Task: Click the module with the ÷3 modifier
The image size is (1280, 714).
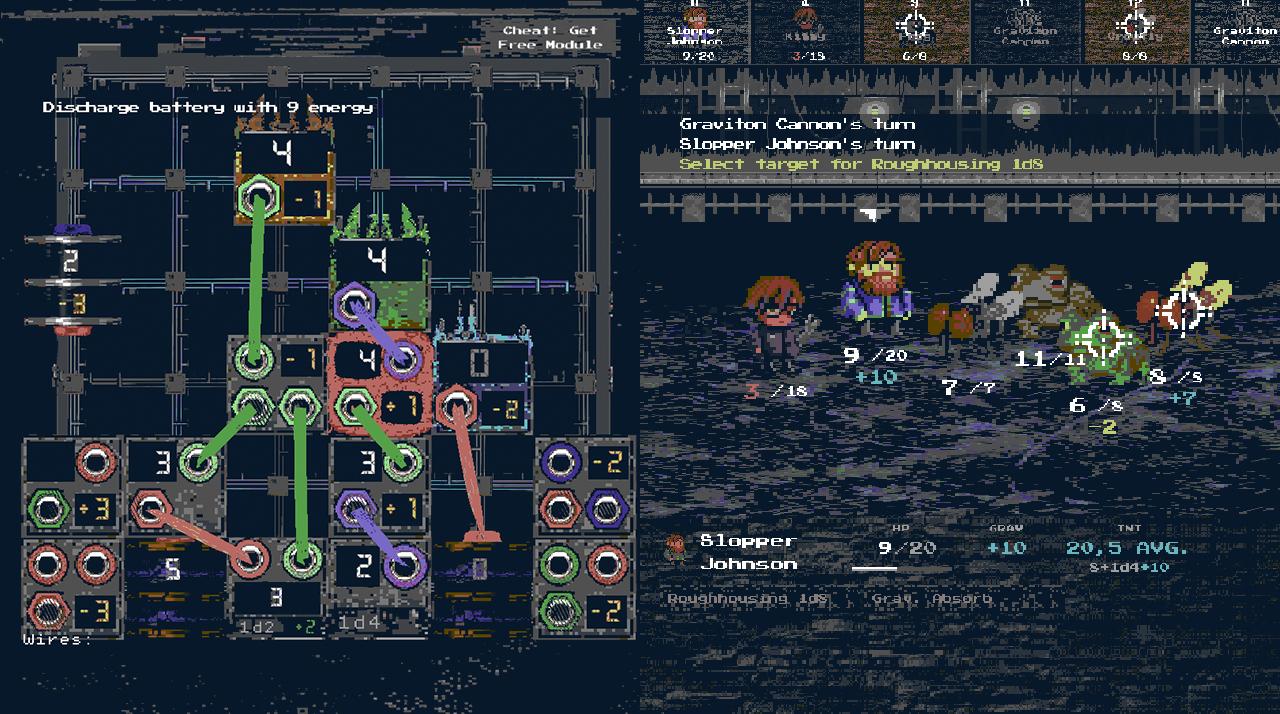Action: (72, 487)
